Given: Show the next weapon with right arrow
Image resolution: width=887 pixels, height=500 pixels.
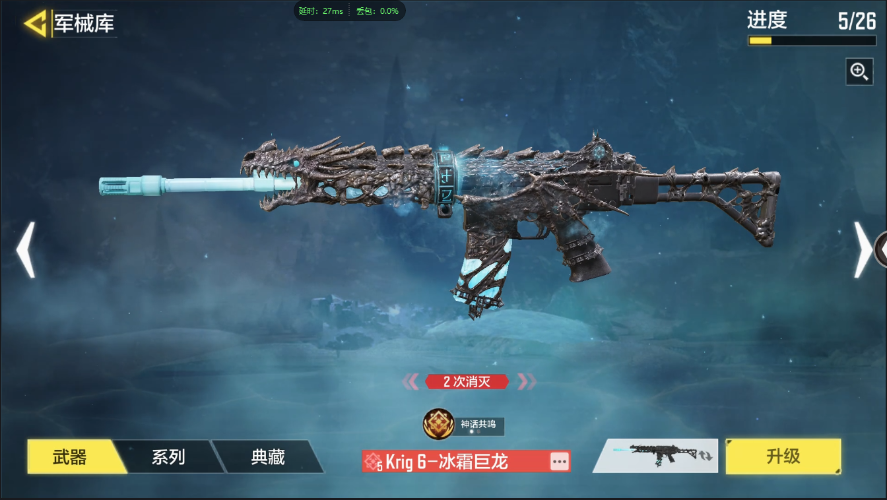Looking at the screenshot, I should click(862, 250).
